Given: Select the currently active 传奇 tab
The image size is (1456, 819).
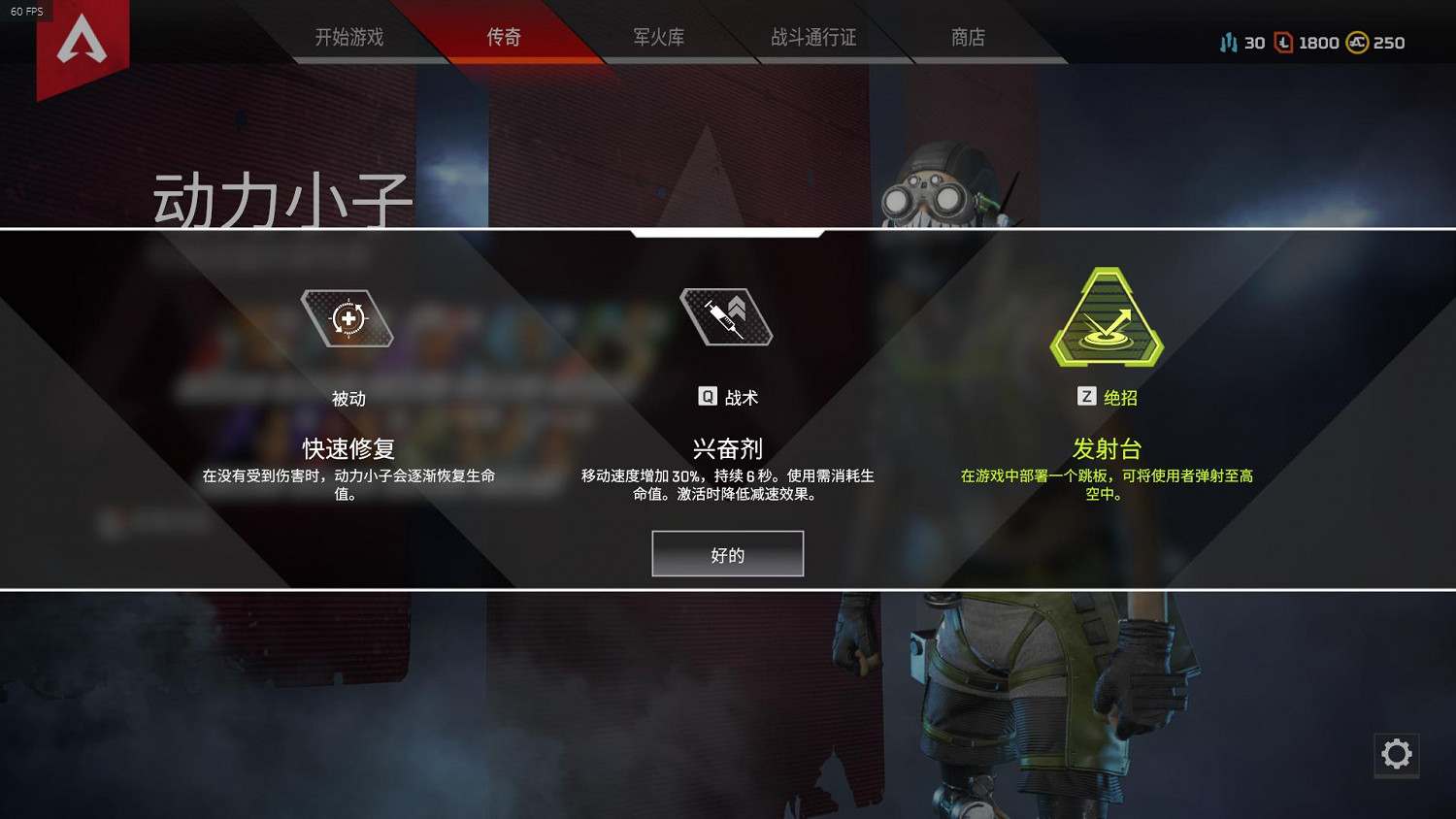Looking at the screenshot, I should (502, 37).
